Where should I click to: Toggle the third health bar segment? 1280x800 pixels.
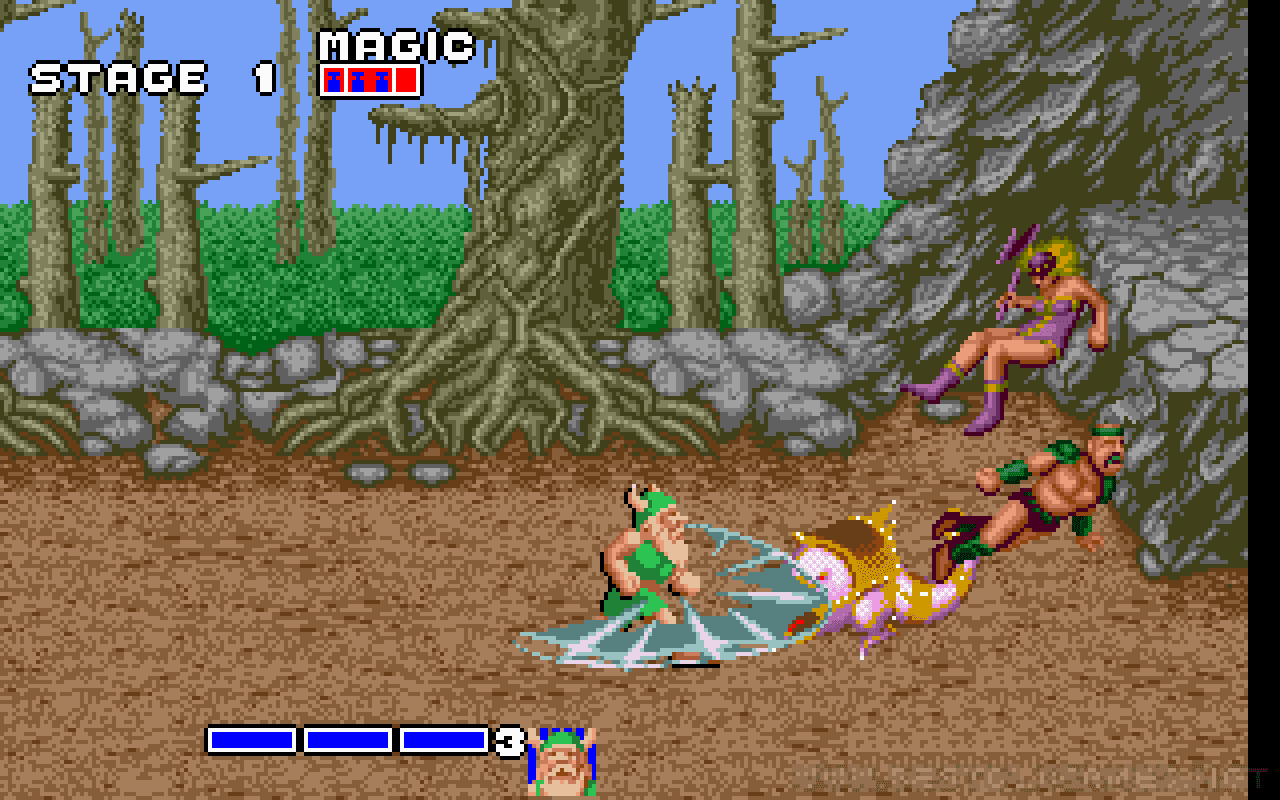pos(443,741)
